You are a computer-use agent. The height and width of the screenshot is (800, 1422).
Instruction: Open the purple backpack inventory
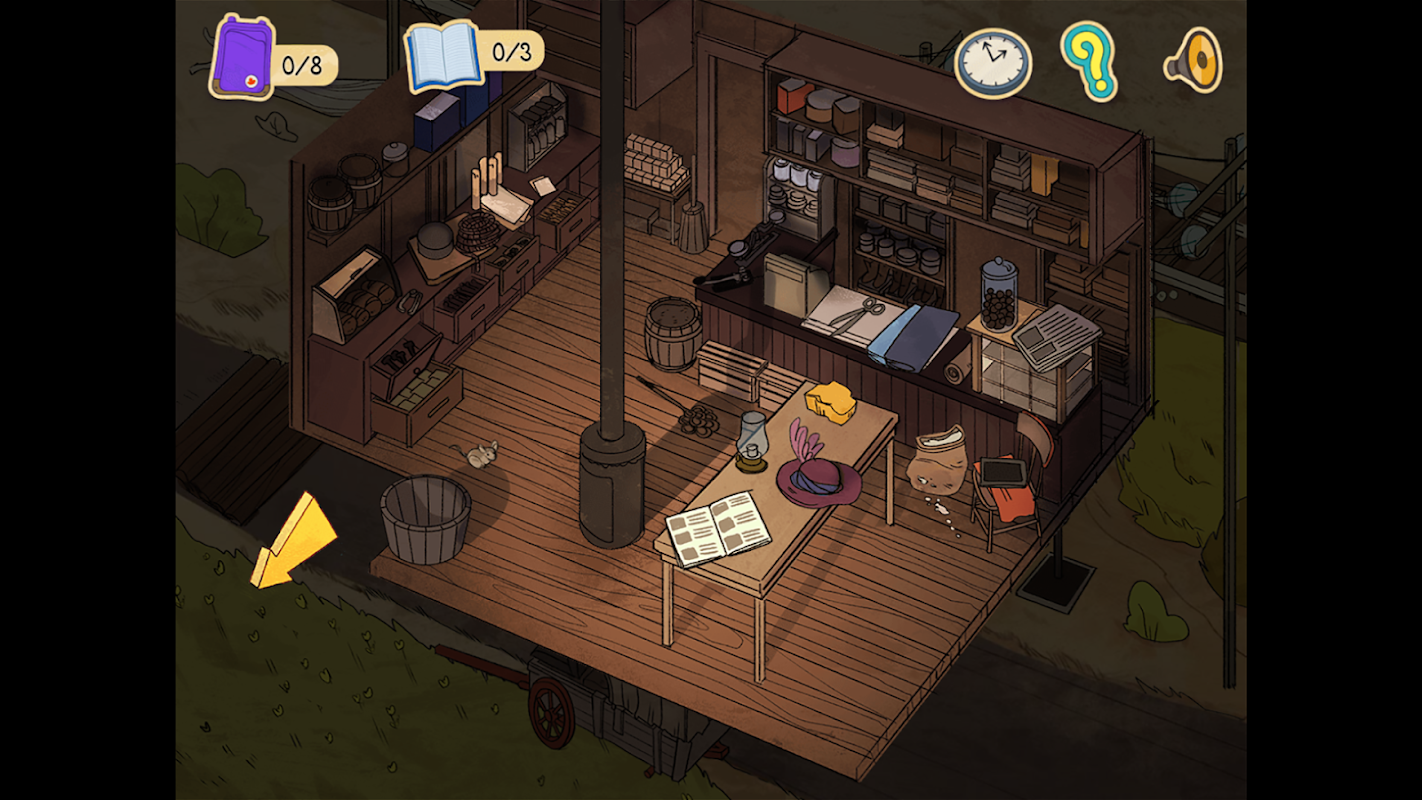[x=243, y=58]
